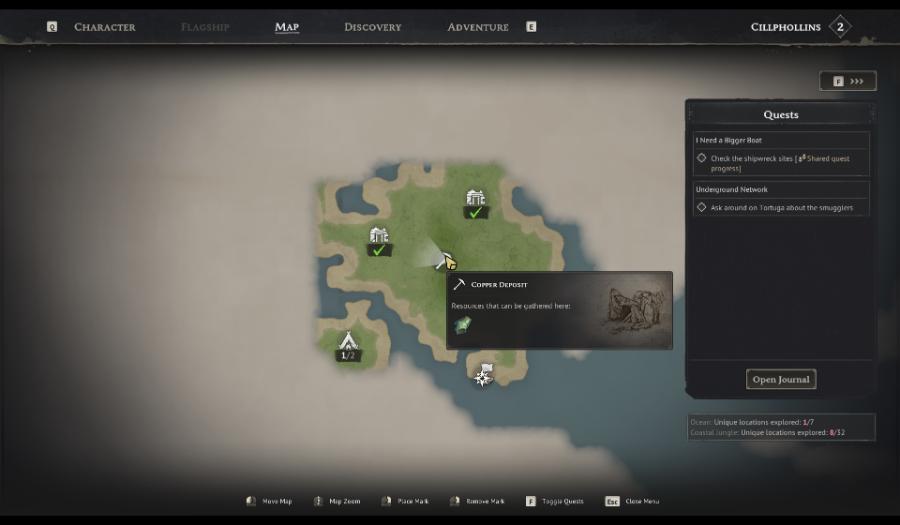Screen dimensions: 900x525
Task: Collapse the quests panel arrow button
Action: tap(848, 81)
